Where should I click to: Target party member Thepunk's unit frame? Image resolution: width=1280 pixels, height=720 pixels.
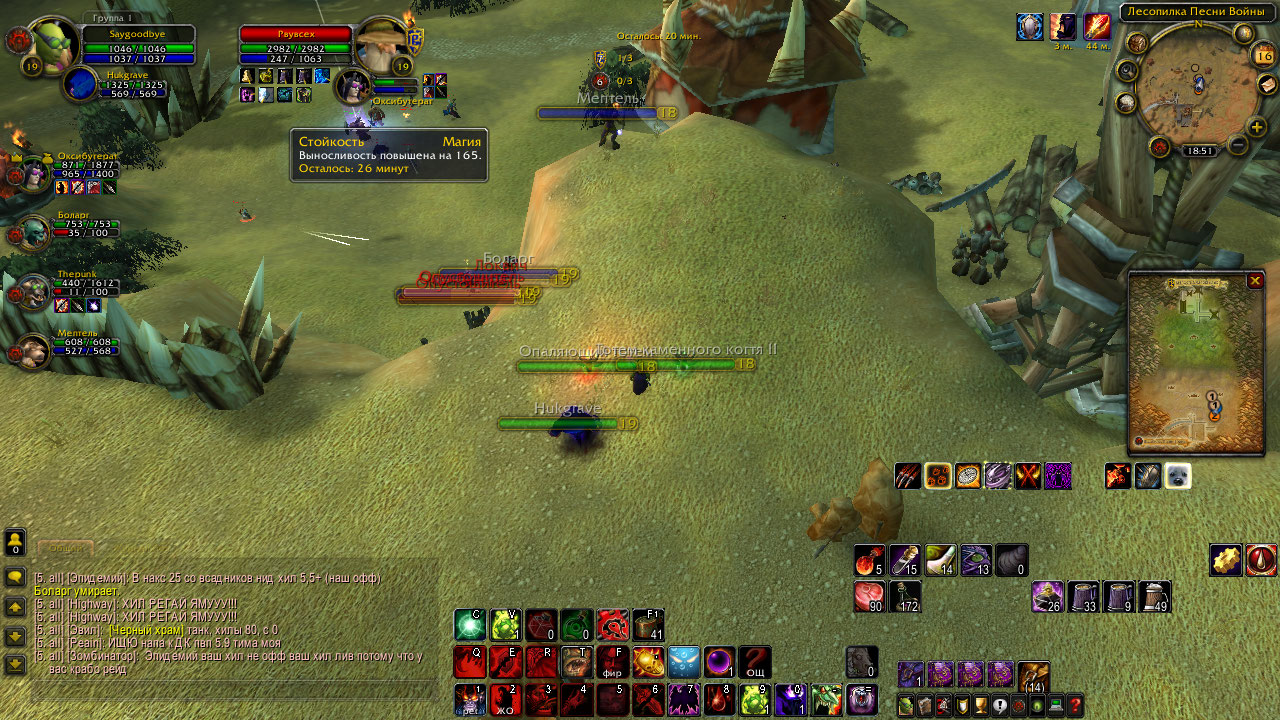(36, 291)
